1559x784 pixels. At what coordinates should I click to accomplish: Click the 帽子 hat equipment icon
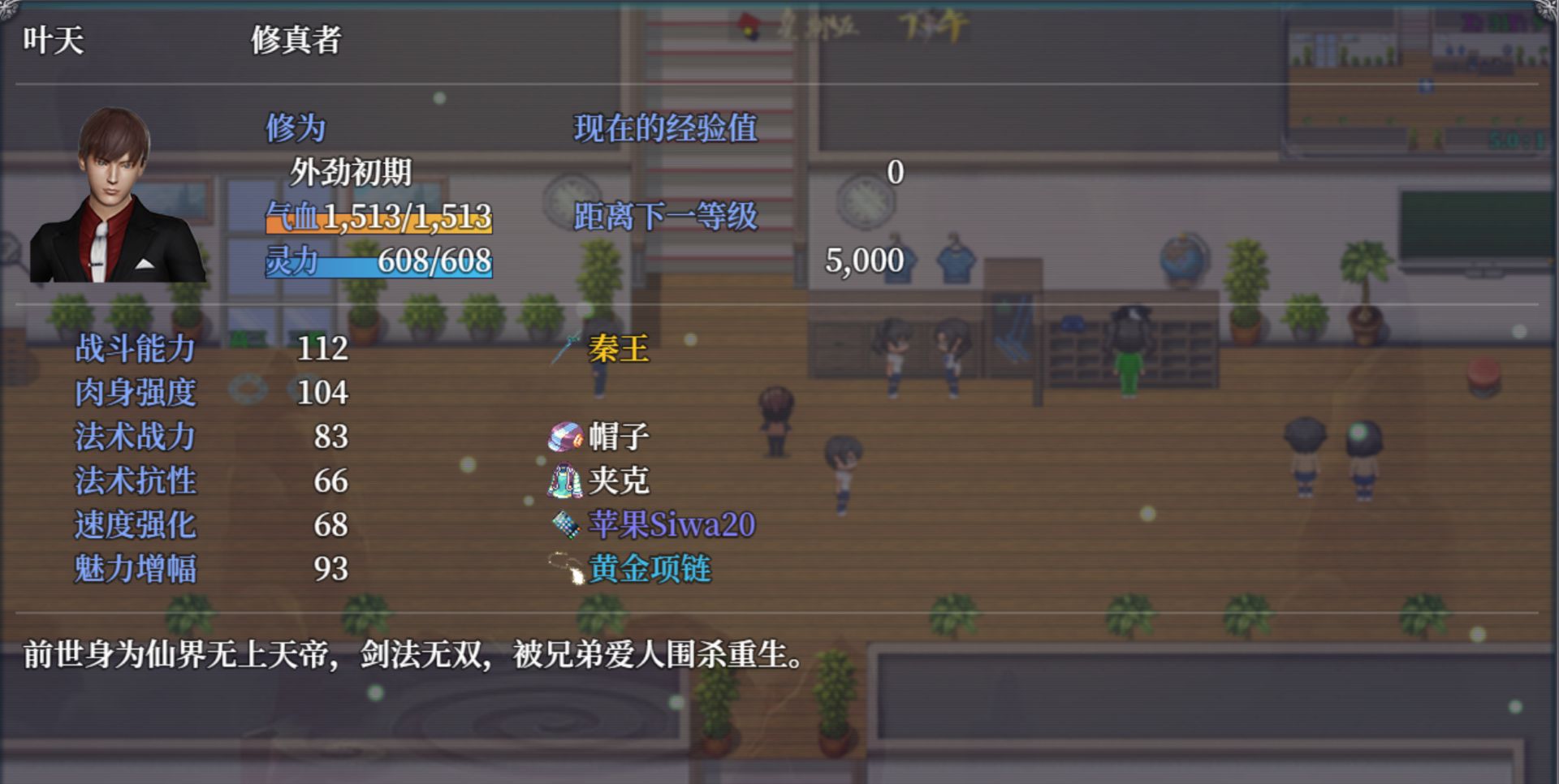pyautogui.click(x=565, y=437)
